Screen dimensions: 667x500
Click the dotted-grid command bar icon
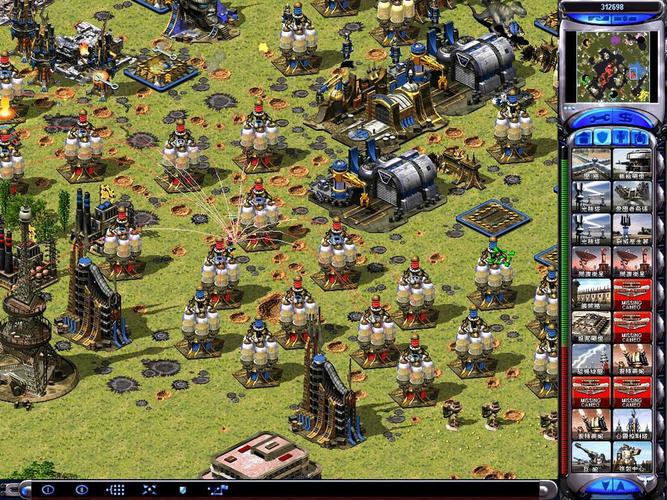[x=113, y=490]
